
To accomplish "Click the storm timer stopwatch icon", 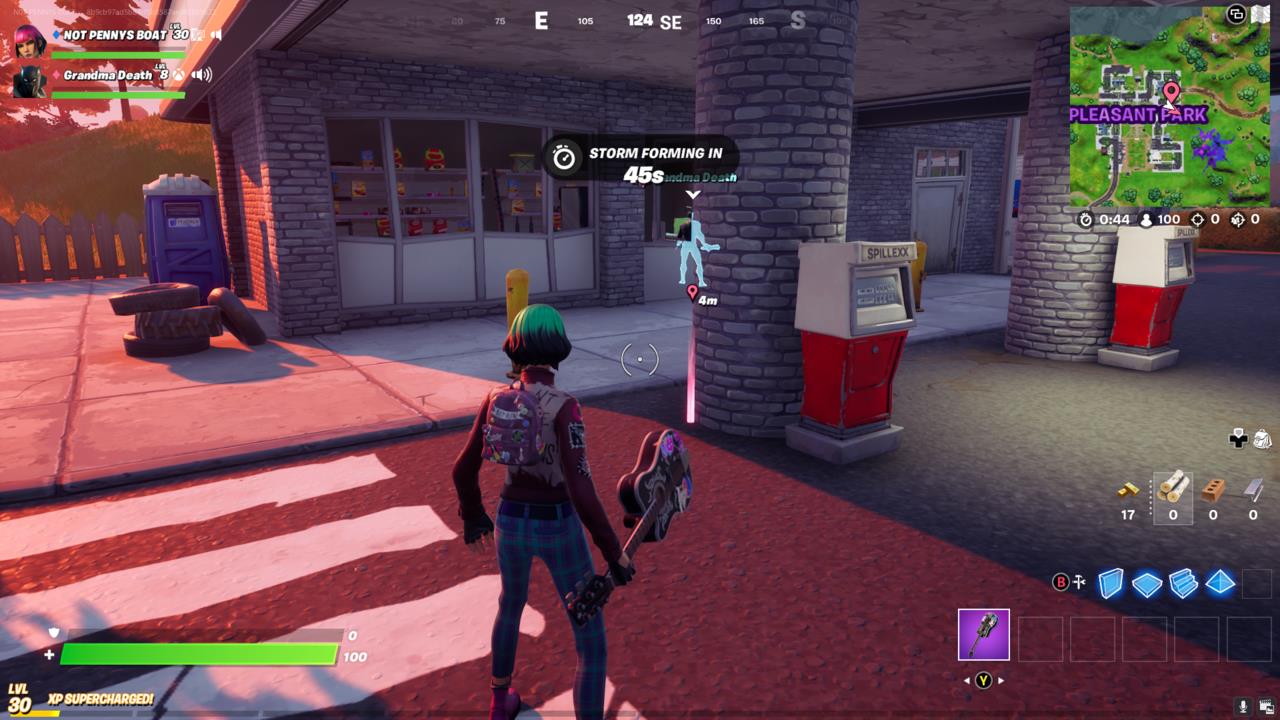I will click(x=565, y=155).
